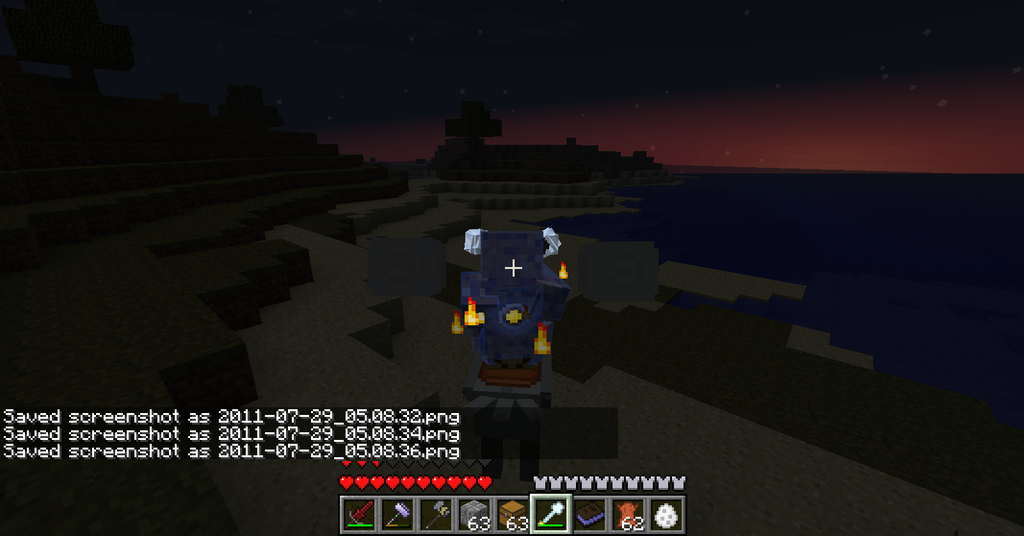Click the light blue wand slot
Viewport: 1024px width, 536px height.
click(x=550, y=514)
